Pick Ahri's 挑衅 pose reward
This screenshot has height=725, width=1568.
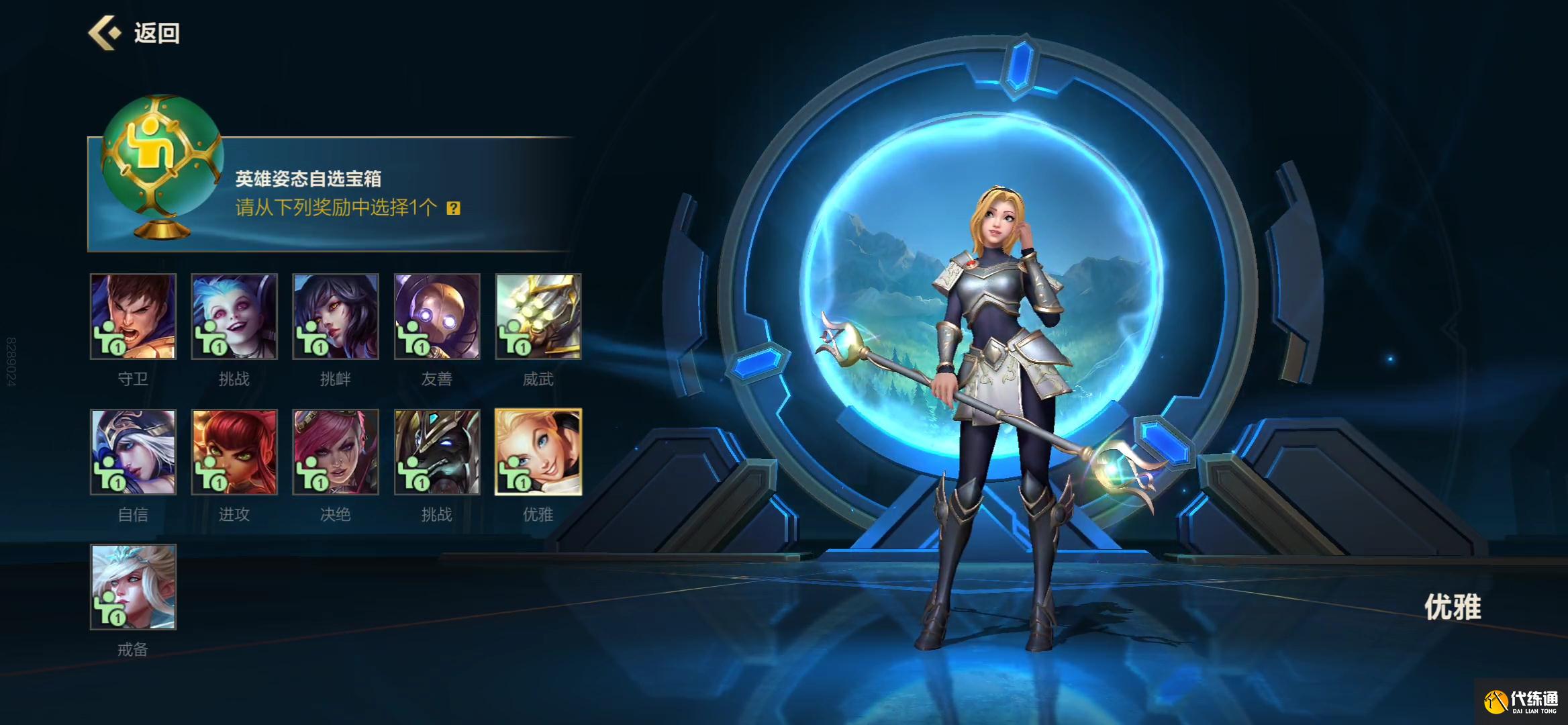pyautogui.click(x=336, y=316)
